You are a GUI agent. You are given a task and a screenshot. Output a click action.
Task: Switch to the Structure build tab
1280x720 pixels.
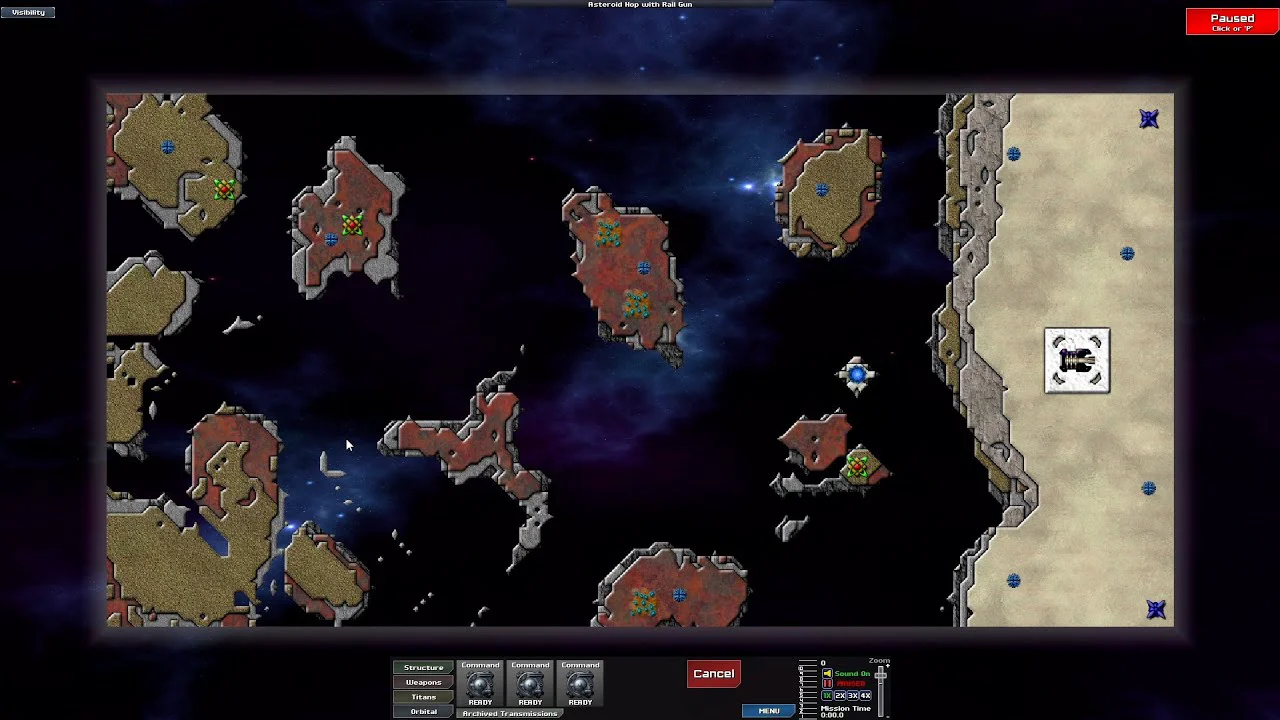point(423,667)
